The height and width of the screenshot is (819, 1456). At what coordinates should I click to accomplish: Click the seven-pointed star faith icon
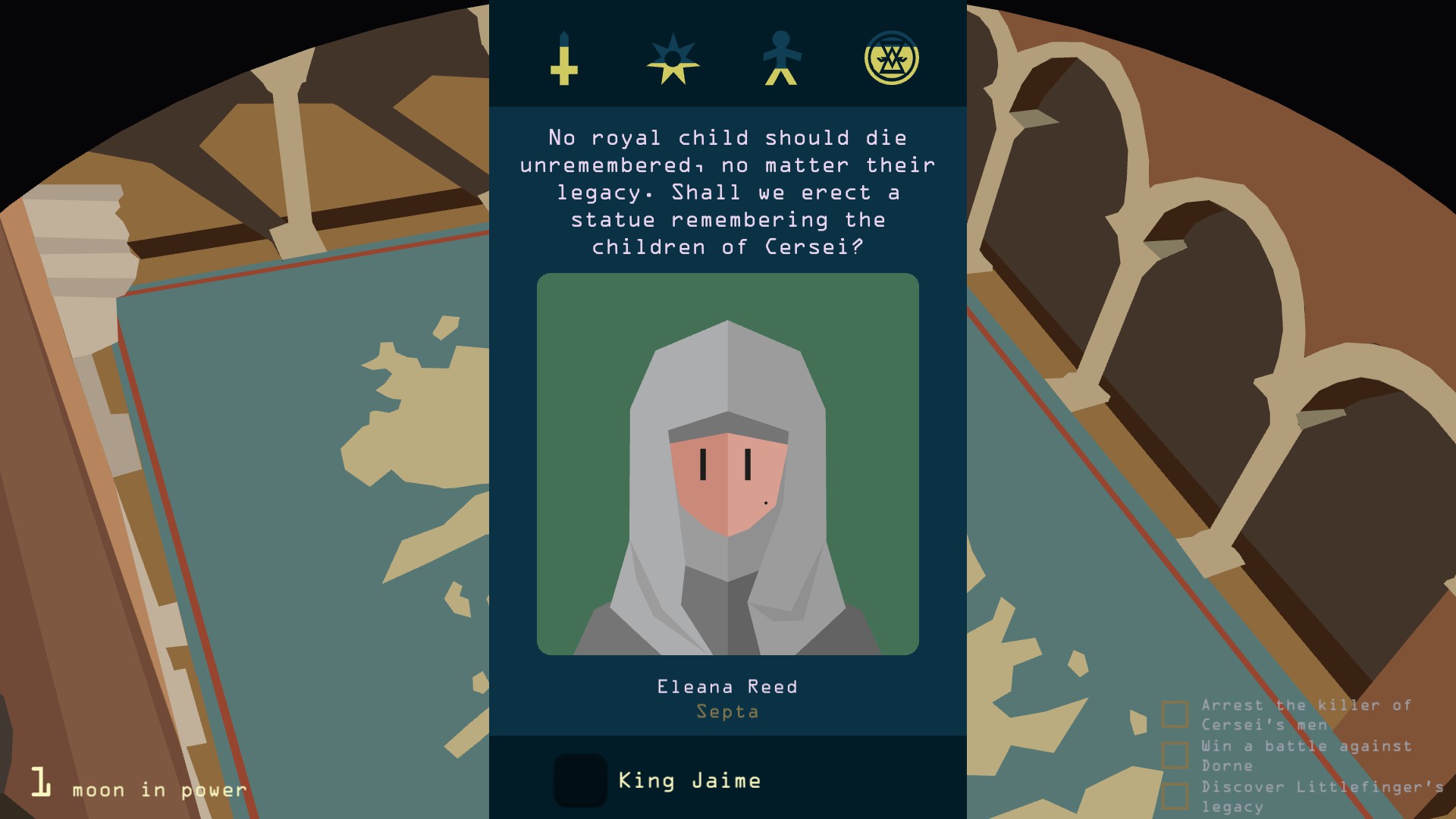click(x=673, y=58)
